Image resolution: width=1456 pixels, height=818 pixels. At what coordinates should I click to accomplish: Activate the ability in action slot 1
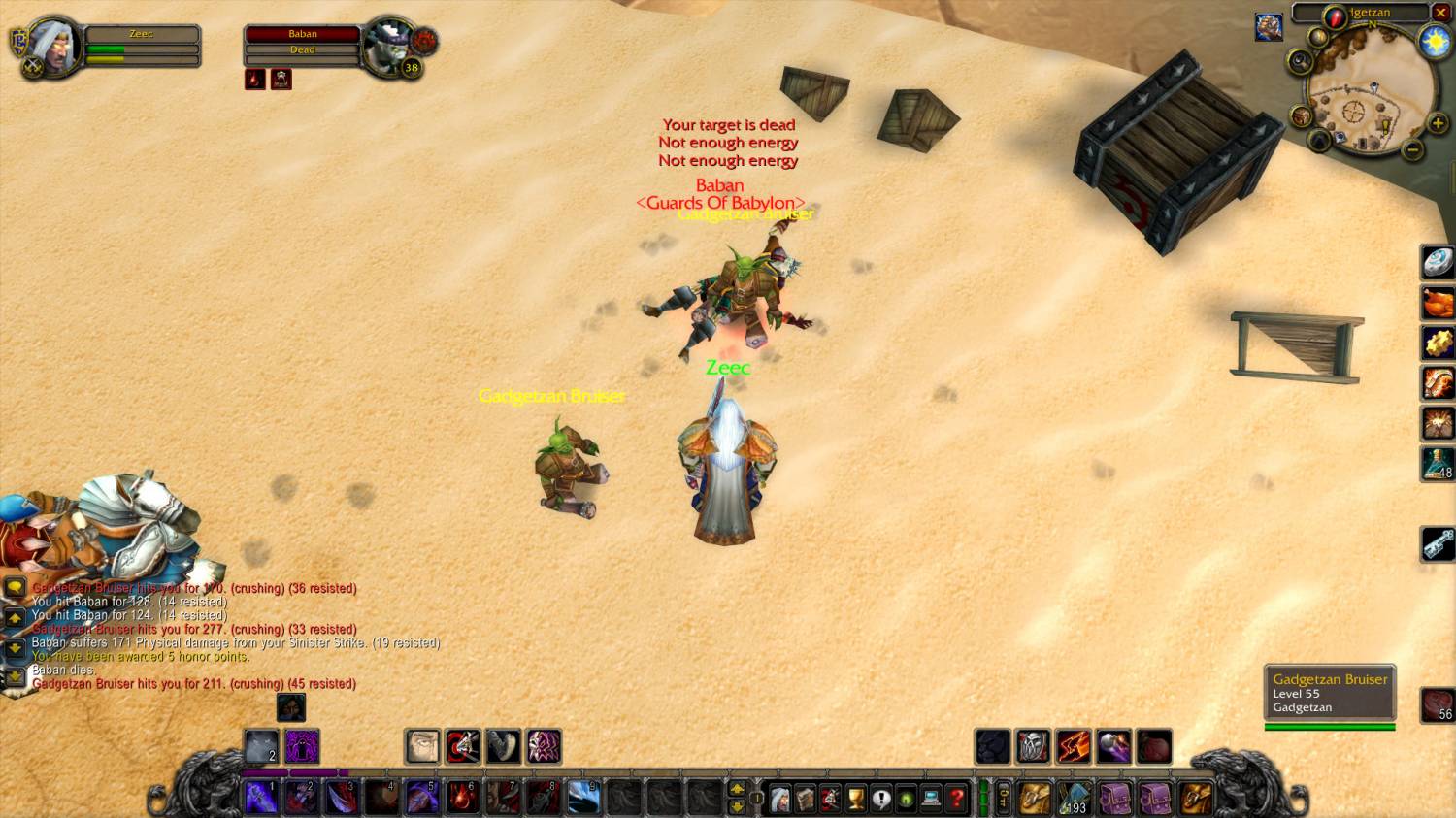260,798
